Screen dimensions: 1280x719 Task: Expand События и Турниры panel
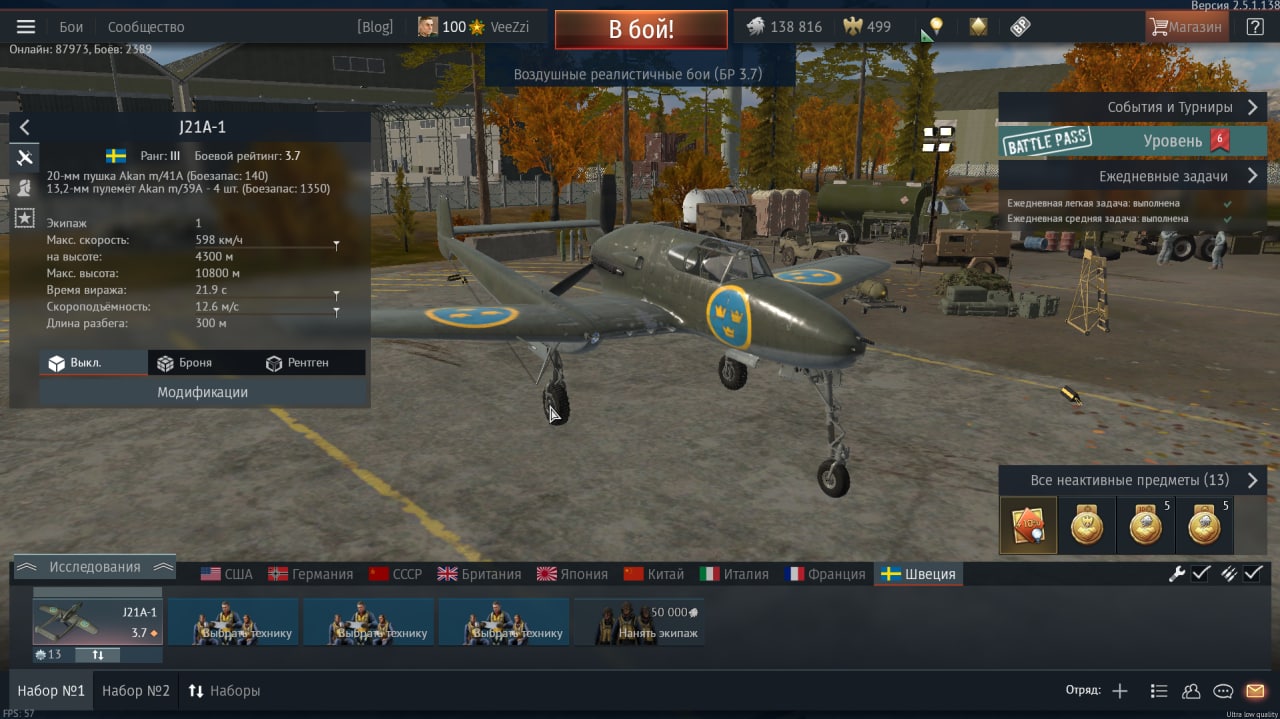click(1132, 107)
